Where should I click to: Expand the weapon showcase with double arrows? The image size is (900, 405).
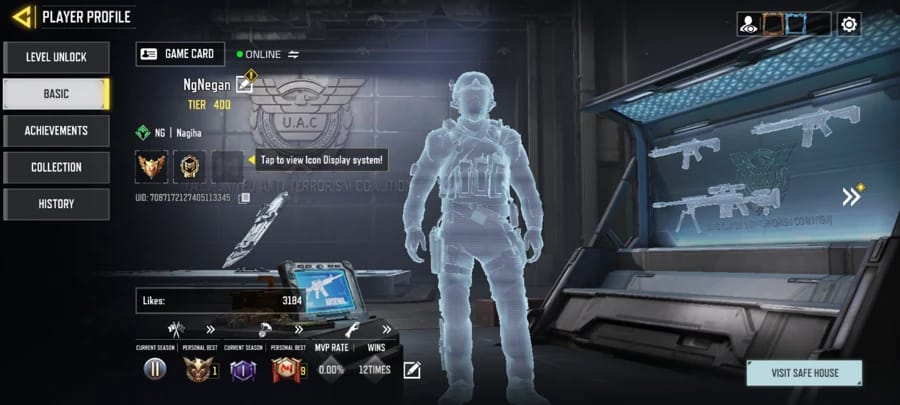(851, 196)
